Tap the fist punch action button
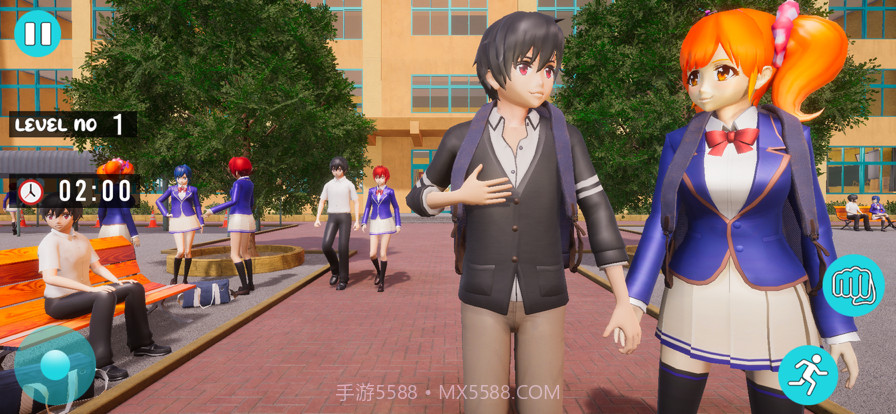 [x=853, y=285]
